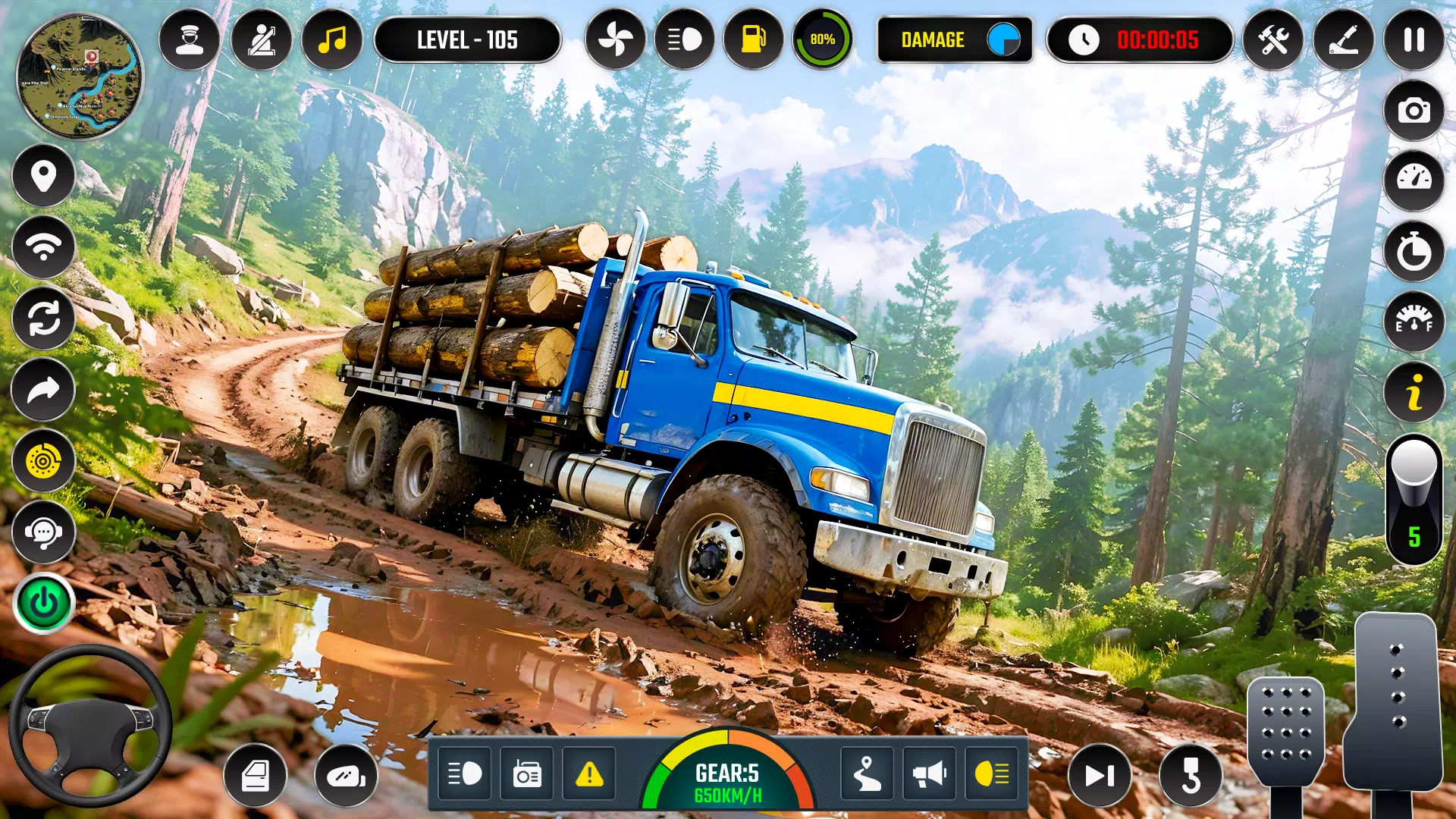Open the circular minimap
The height and width of the screenshot is (819, 1456).
tap(79, 76)
